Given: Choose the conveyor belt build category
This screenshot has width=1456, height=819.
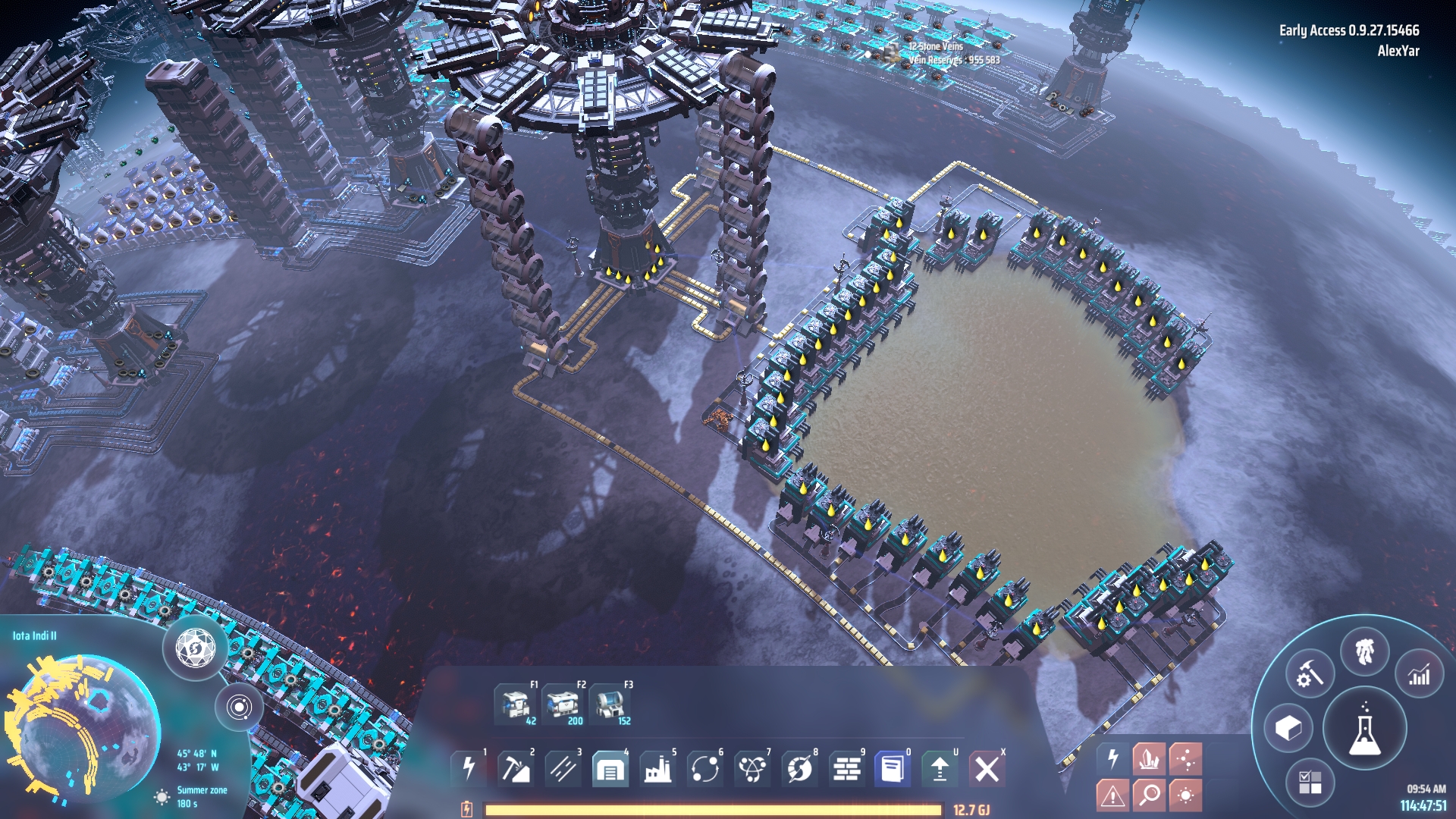Looking at the screenshot, I should 562,769.
